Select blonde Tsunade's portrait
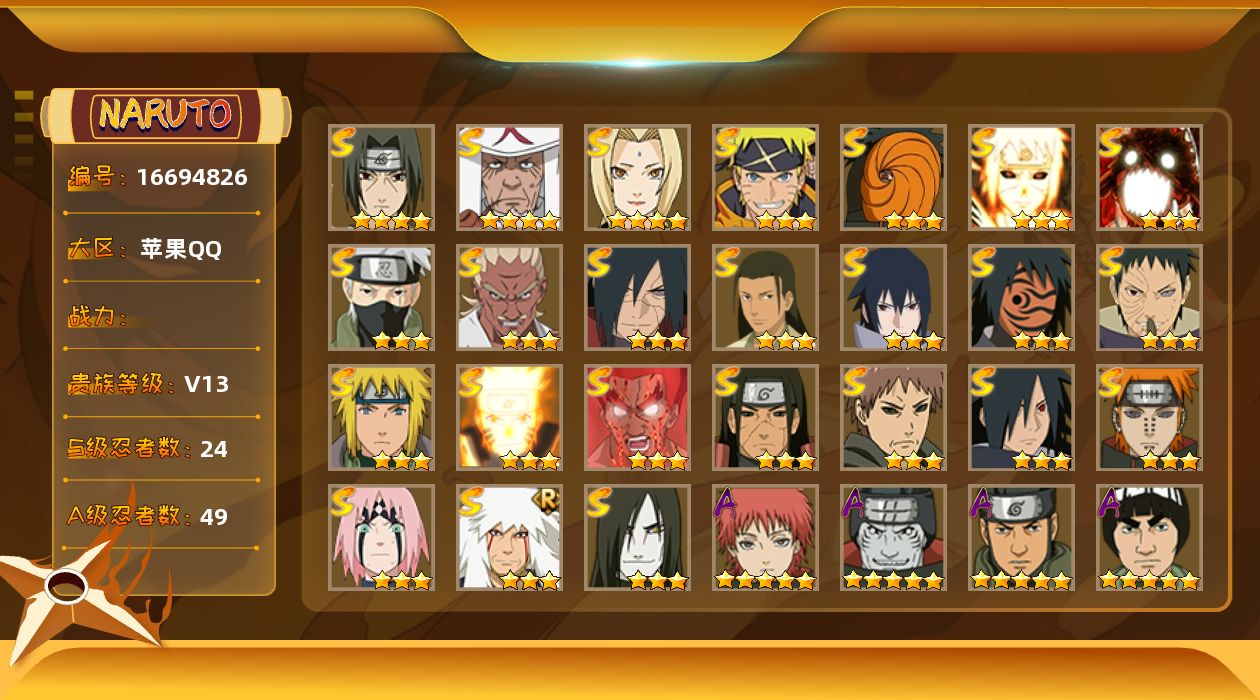 pyautogui.click(x=637, y=177)
